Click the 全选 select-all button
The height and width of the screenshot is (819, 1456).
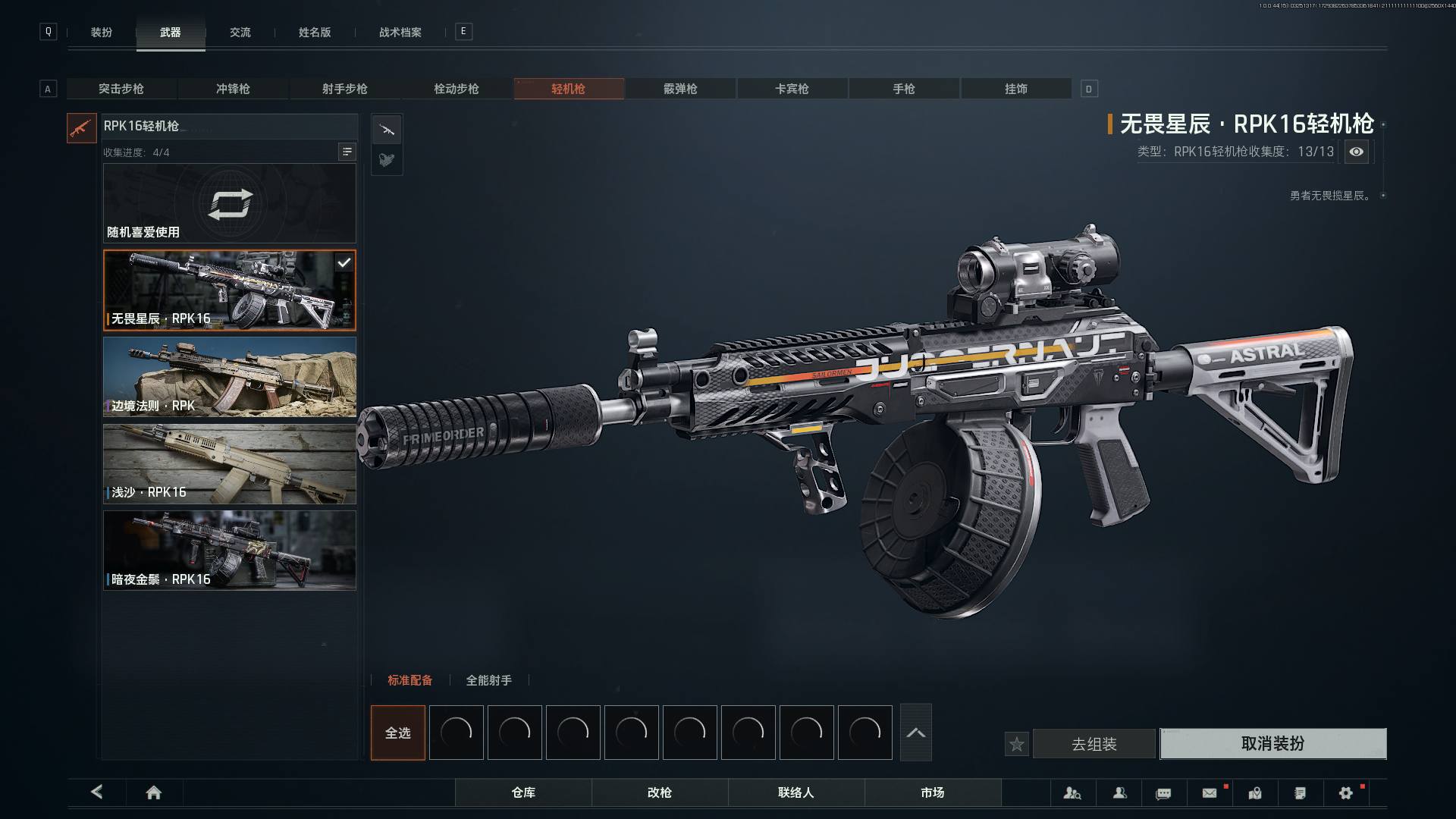point(398,733)
